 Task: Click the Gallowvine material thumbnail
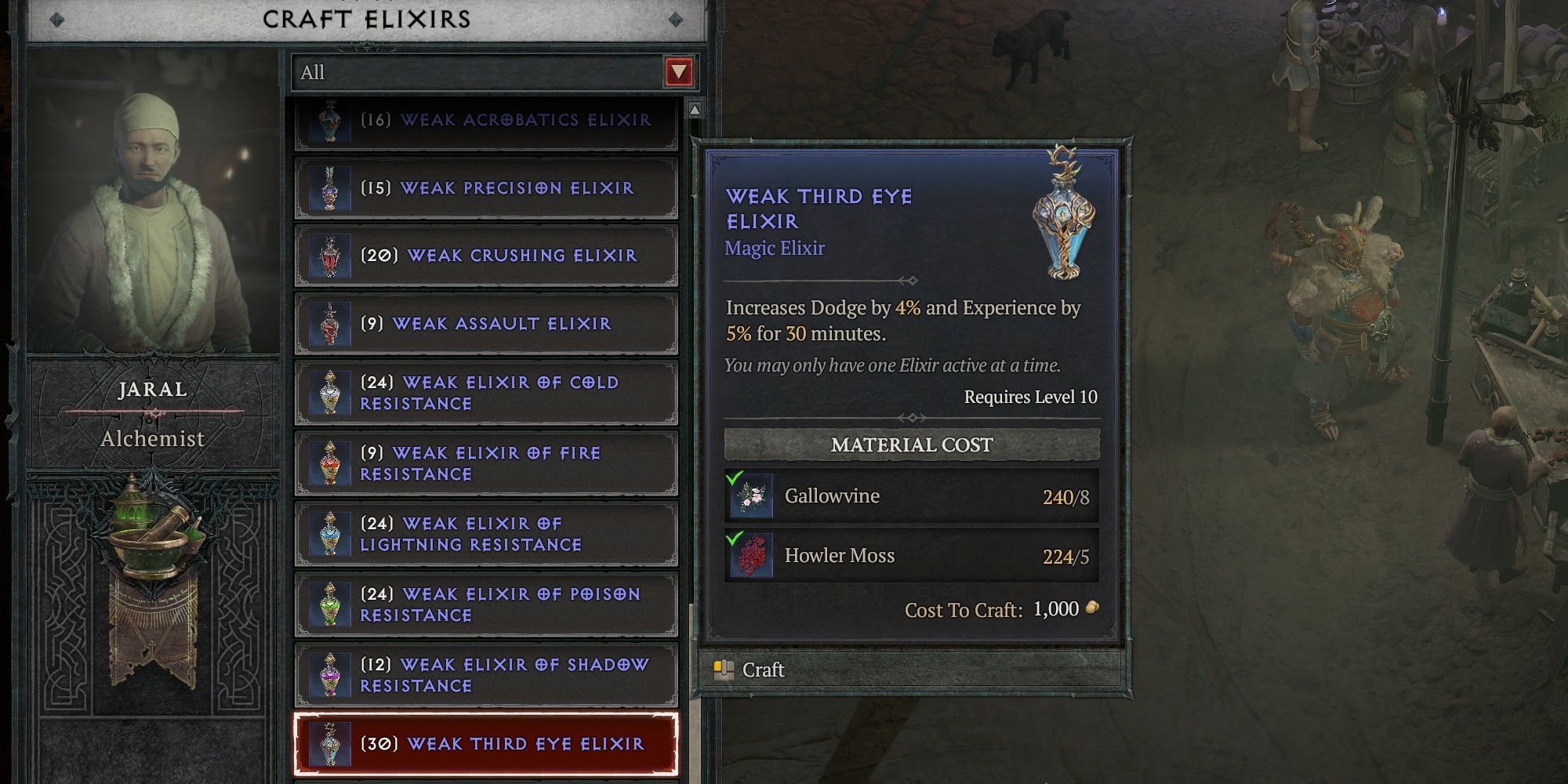click(753, 495)
